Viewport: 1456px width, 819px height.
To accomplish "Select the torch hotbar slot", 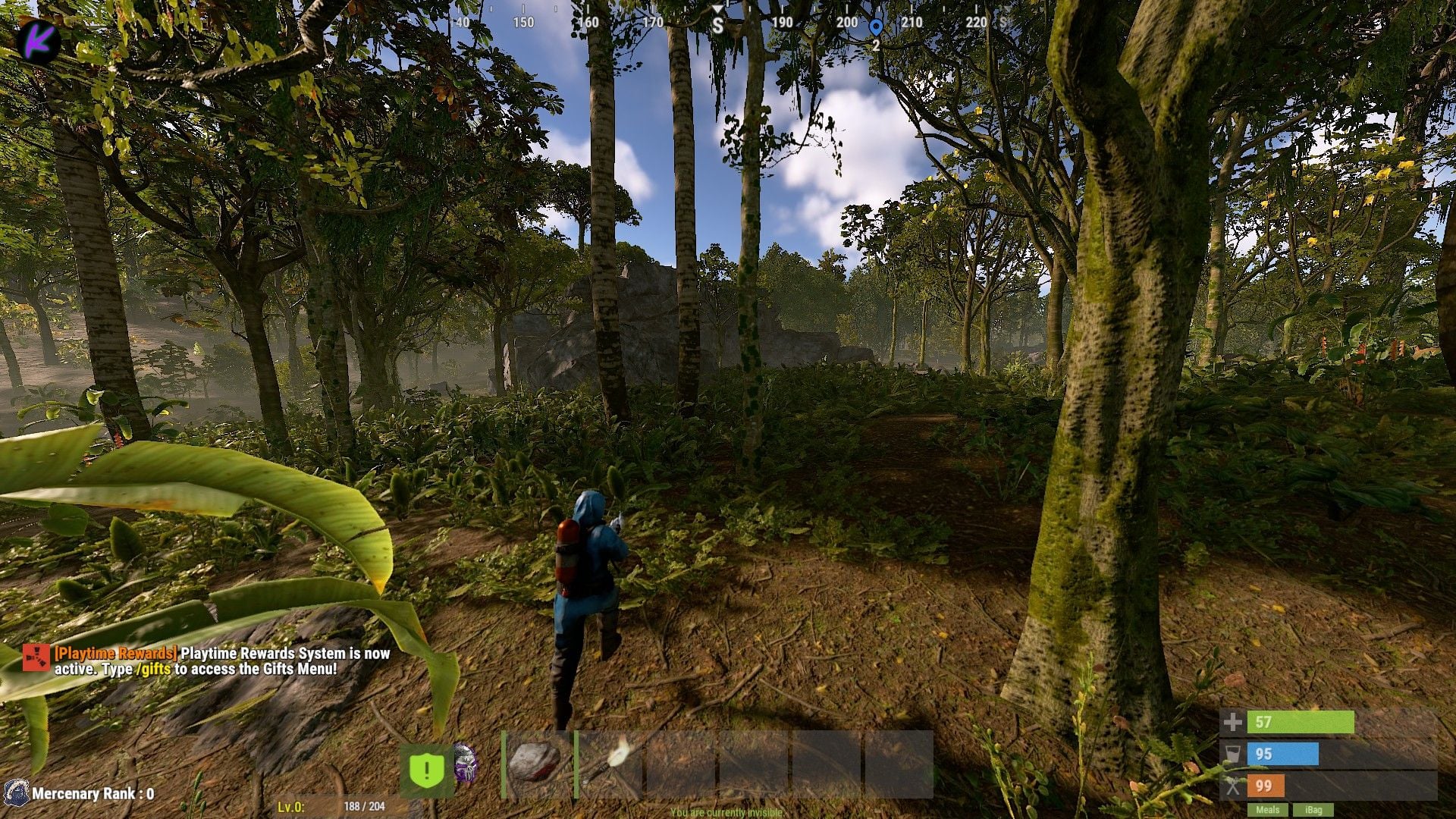I will point(609,764).
